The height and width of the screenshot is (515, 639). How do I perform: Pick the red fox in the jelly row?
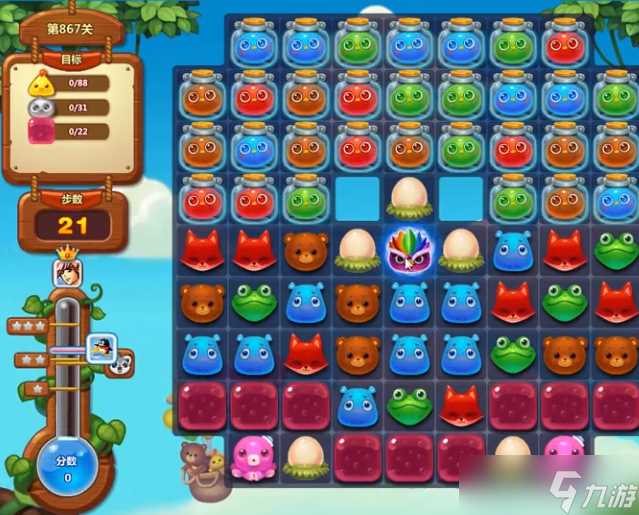click(461, 404)
